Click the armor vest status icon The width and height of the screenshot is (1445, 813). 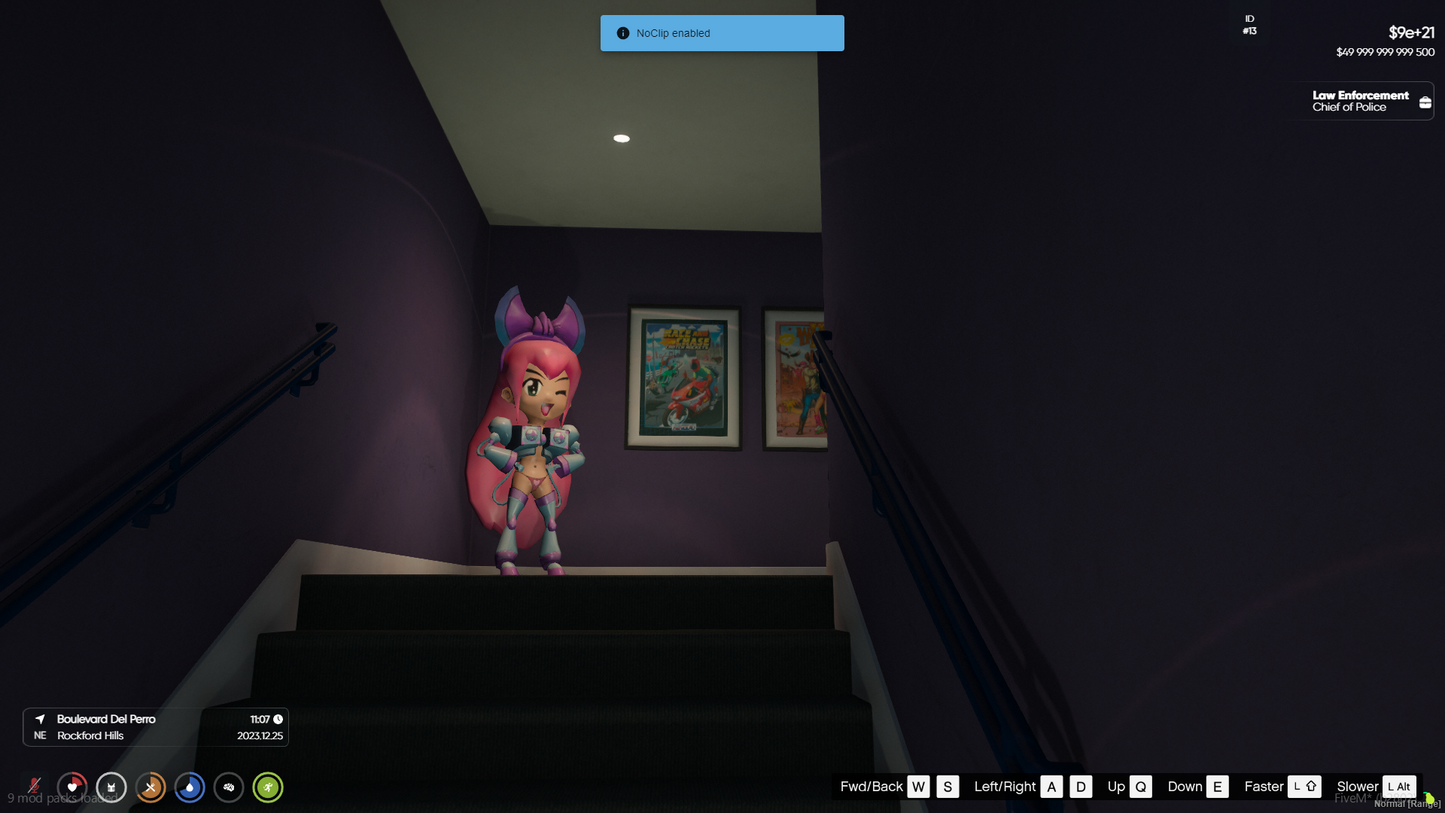pyautogui.click(x=111, y=787)
